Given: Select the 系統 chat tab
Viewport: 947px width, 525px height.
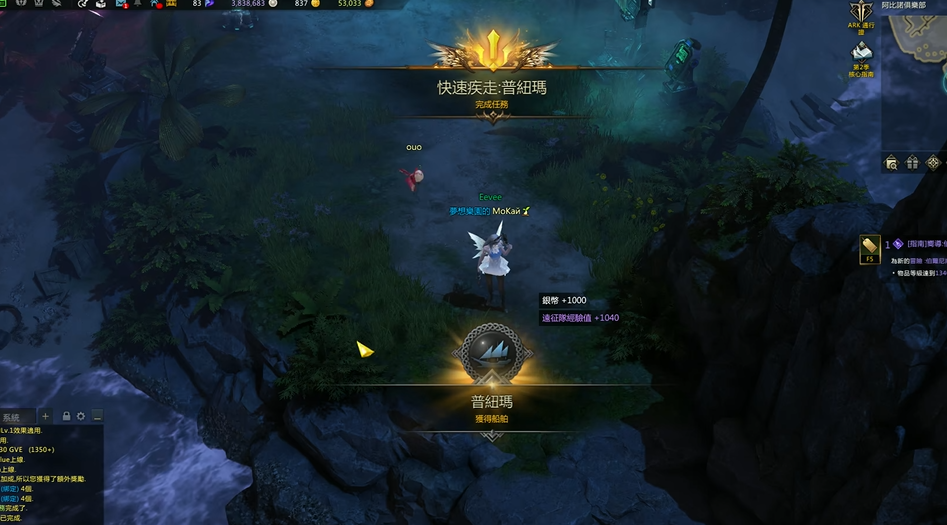Looking at the screenshot, I should click(x=13, y=416).
